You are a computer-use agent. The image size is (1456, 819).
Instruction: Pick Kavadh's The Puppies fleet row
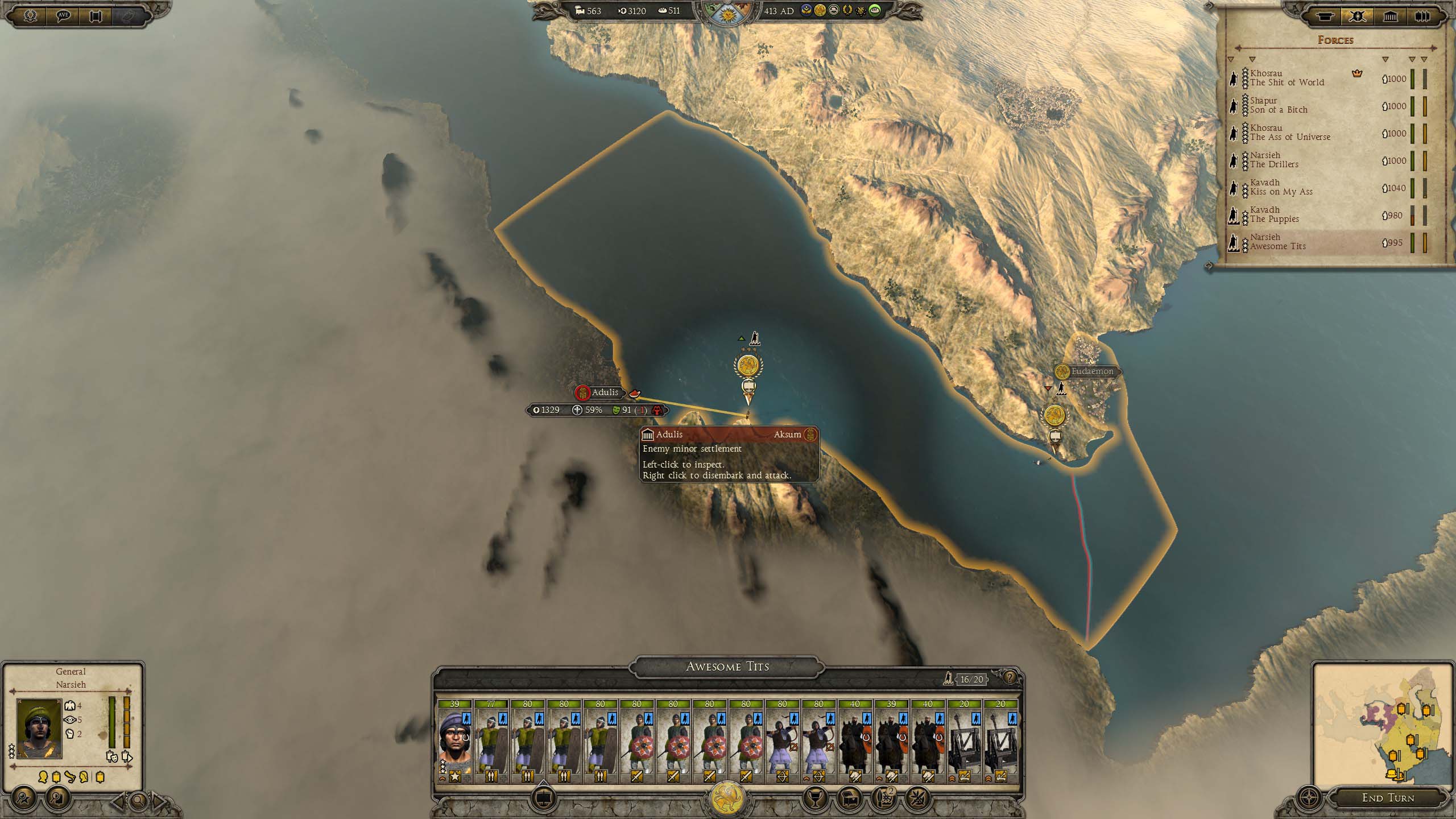tap(1274, 214)
